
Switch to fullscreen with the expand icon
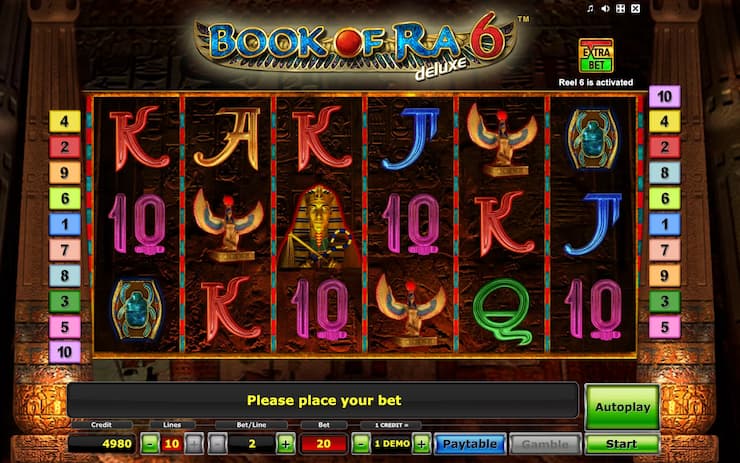(x=620, y=9)
